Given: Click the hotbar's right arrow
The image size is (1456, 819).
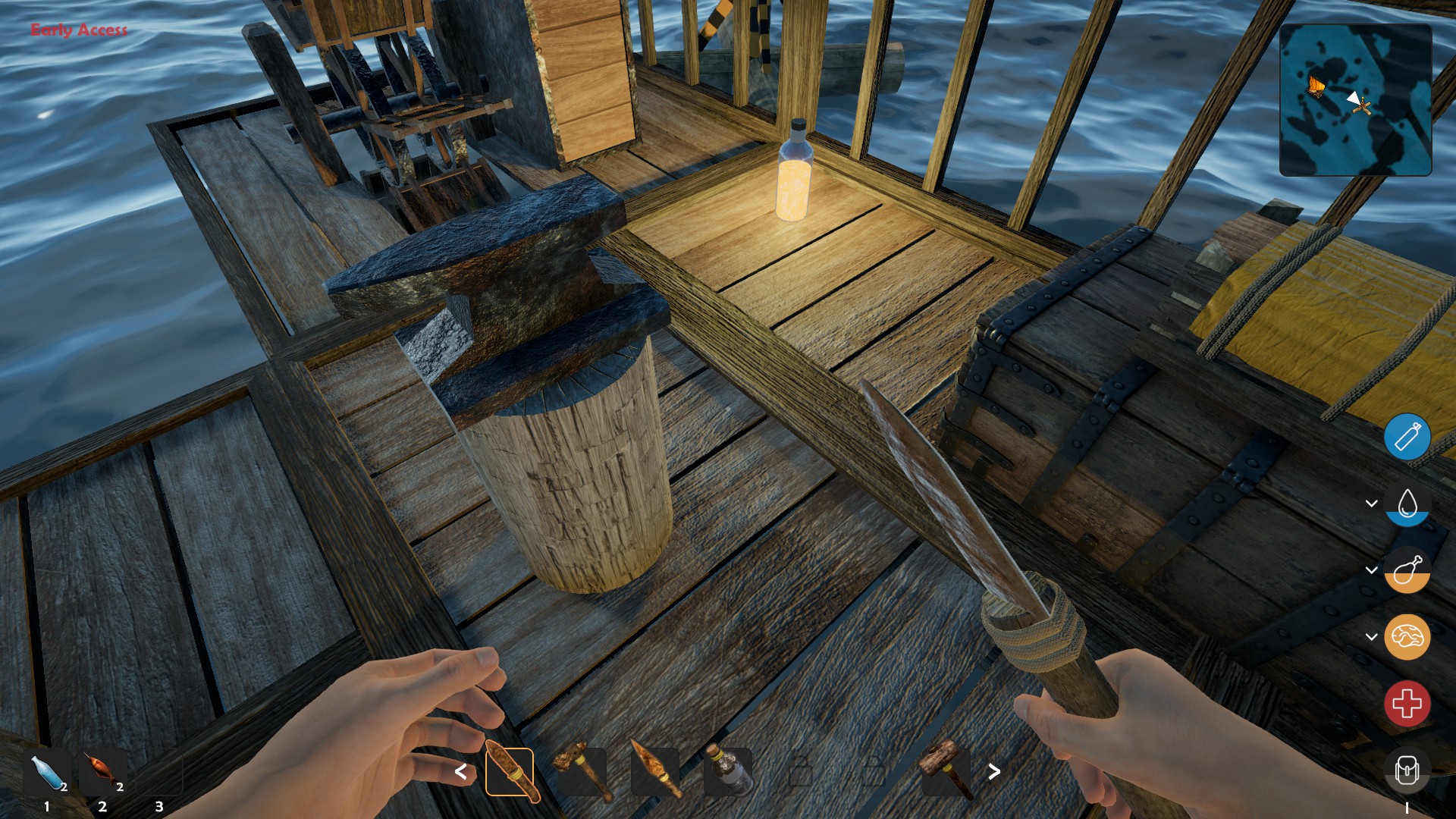Looking at the screenshot, I should (x=994, y=772).
